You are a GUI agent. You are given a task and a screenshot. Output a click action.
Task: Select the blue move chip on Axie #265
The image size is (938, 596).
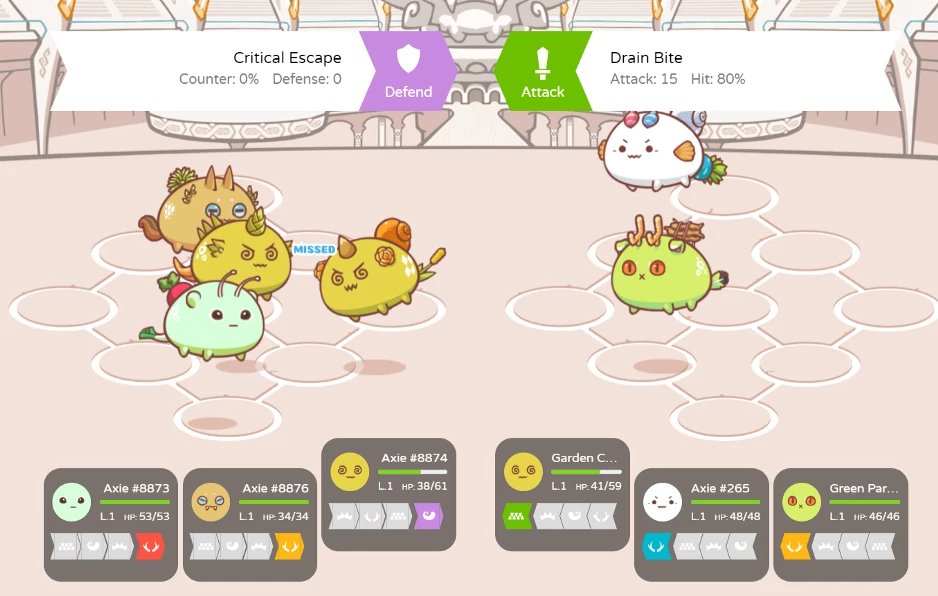(656, 546)
